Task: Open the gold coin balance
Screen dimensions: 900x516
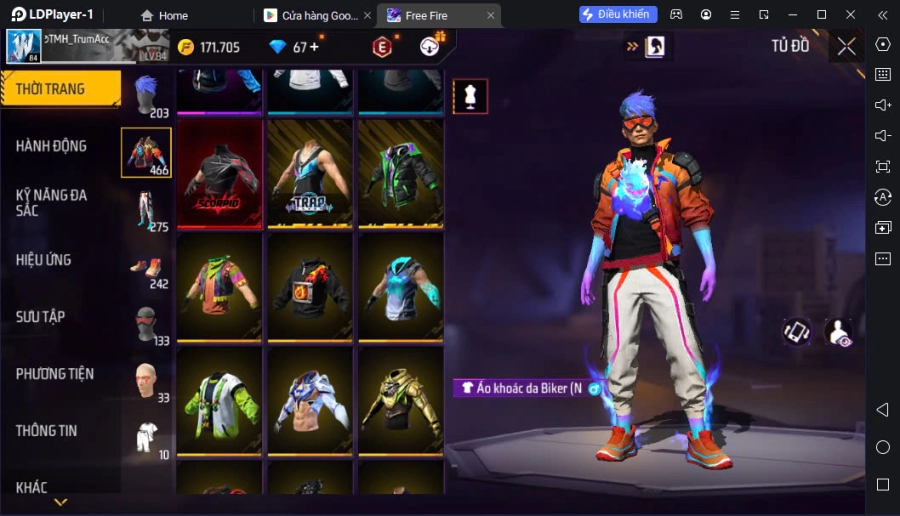Action: pos(208,47)
